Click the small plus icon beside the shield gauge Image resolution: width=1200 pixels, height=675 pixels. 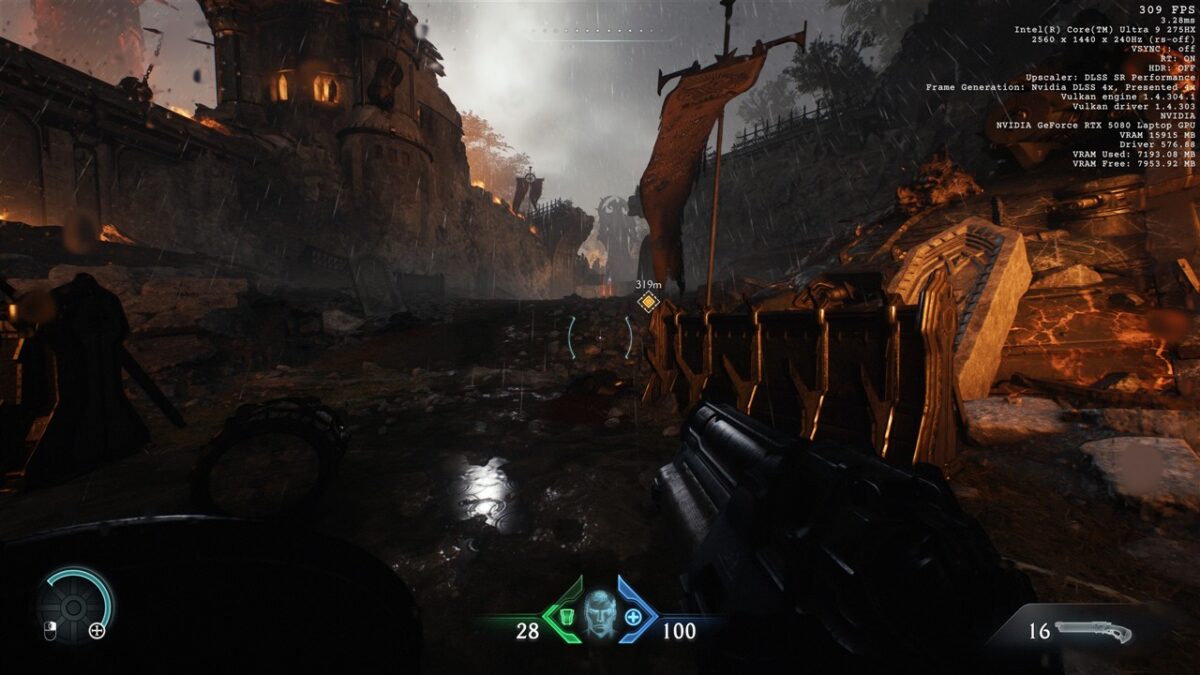point(97,630)
